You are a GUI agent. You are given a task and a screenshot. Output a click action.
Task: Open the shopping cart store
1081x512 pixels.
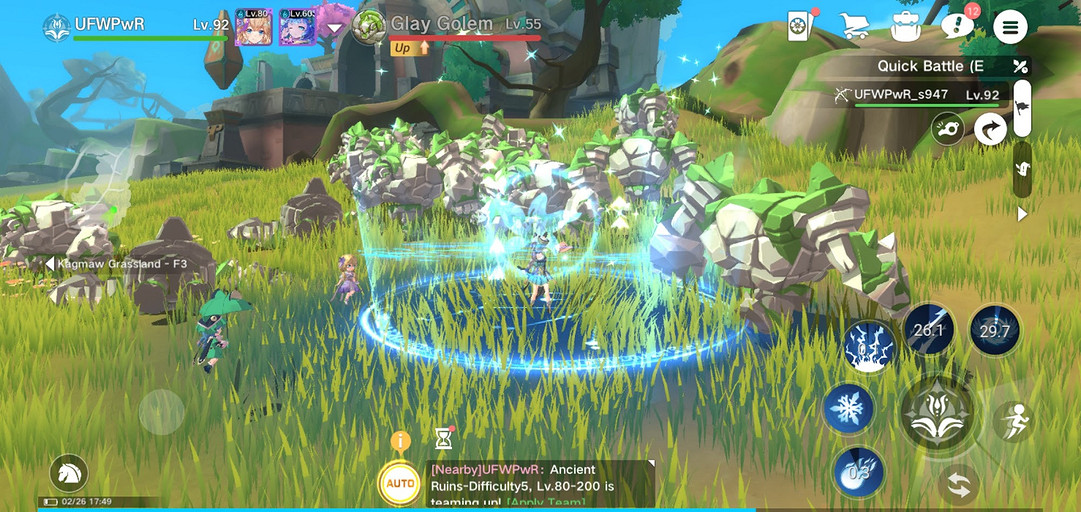(853, 27)
